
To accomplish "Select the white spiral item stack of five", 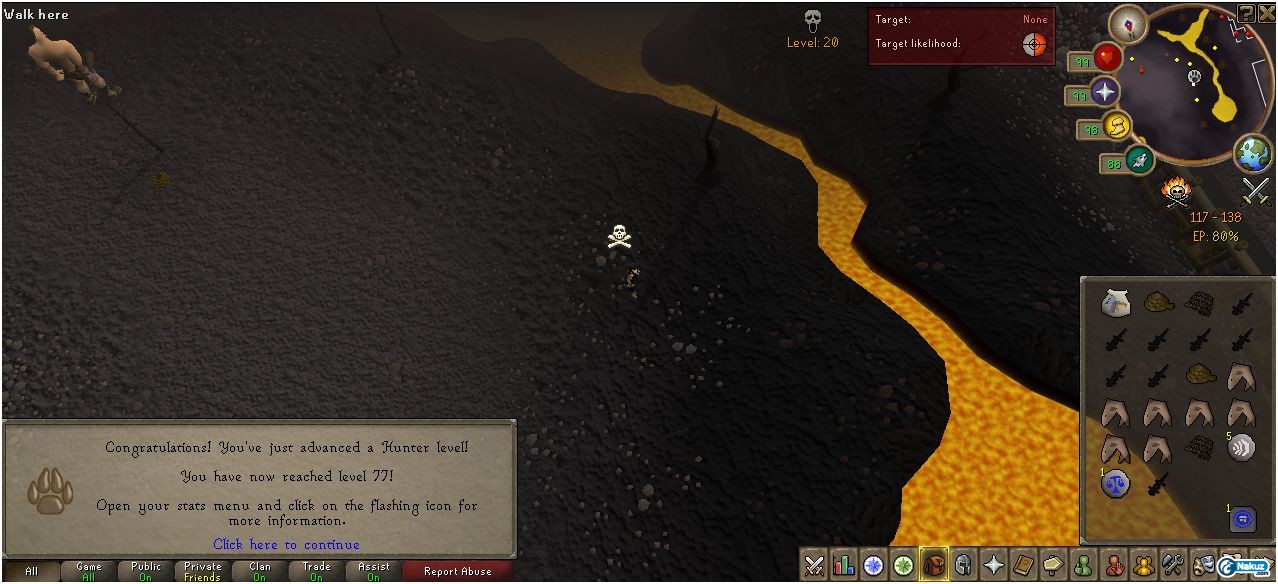I will pyautogui.click(x=1241, y=447).
